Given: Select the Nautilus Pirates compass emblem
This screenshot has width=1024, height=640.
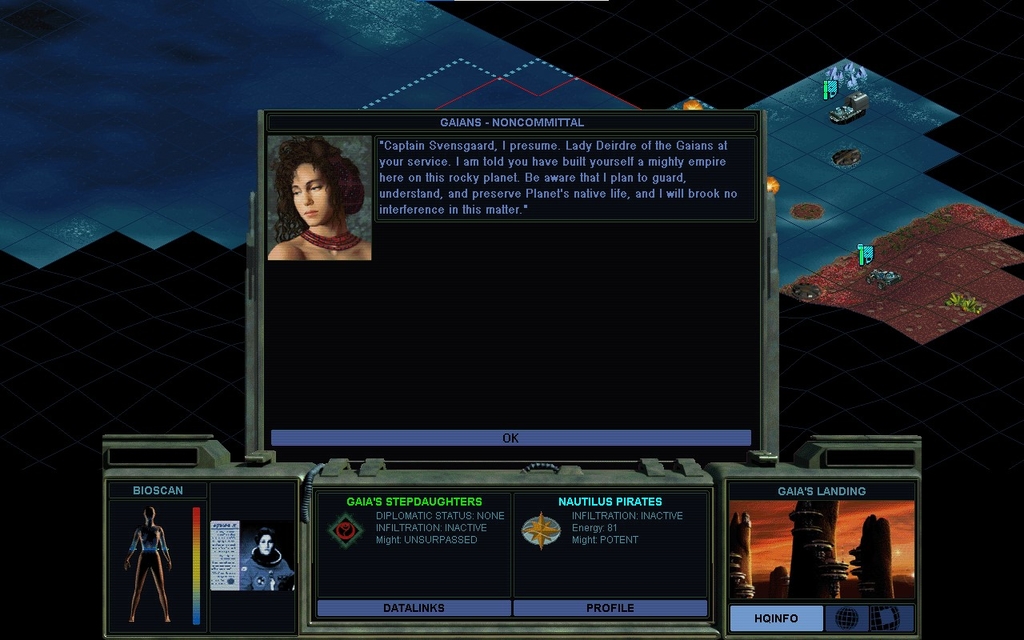Looking at the screenshot, I should [540, 530].
